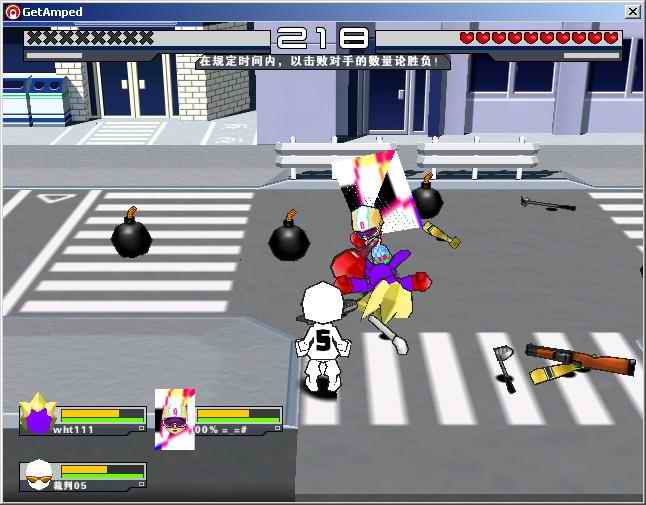The width and height of the screenshot is (646, 505).
Task: Click the GetAmped title bar icon
Action: tap(12, 11)
